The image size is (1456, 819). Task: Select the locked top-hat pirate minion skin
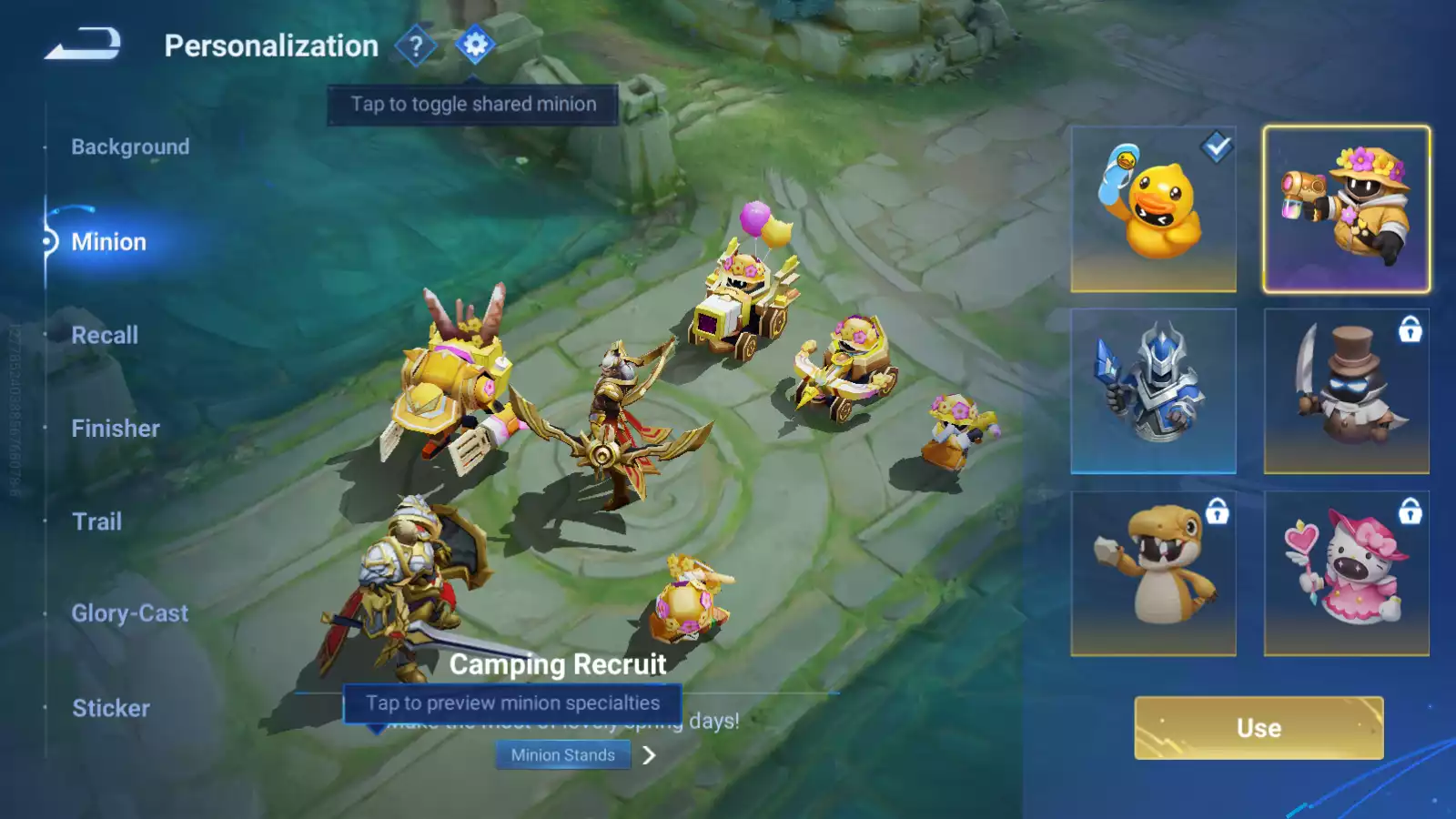1346,391
